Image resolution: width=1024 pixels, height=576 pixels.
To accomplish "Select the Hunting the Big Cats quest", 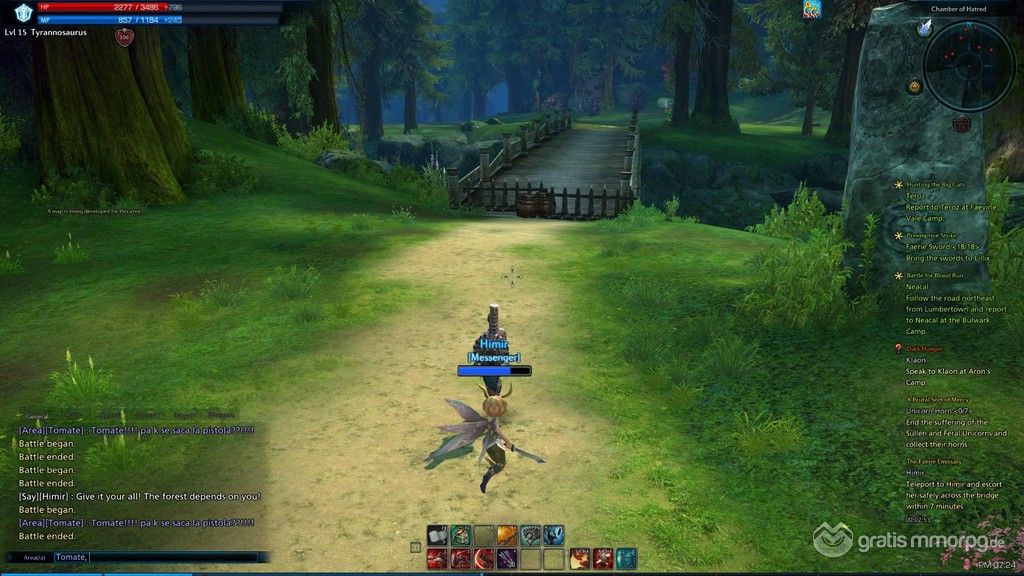I will (x=936, y=185).
